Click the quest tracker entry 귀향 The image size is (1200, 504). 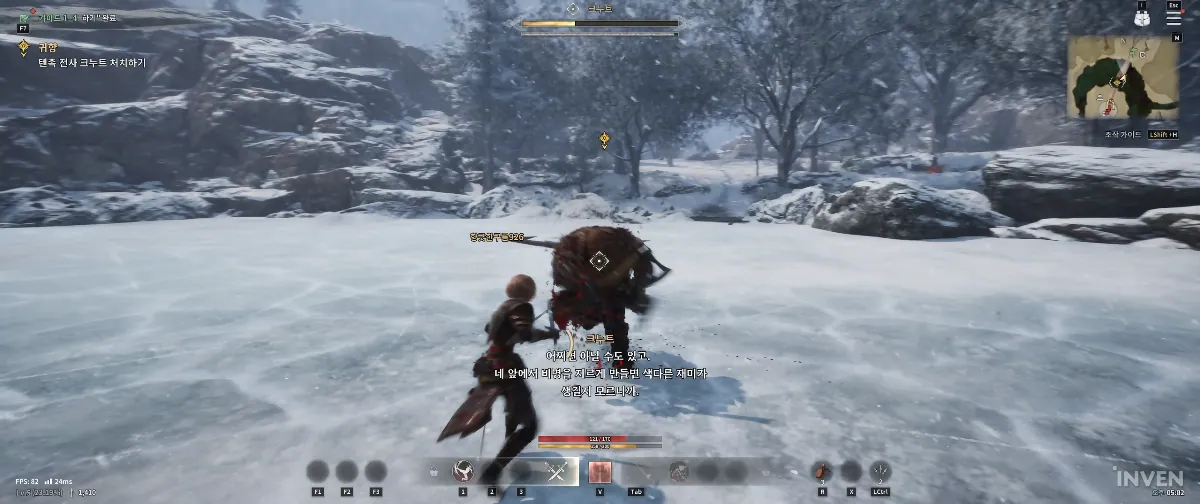[x=46, y=47]
